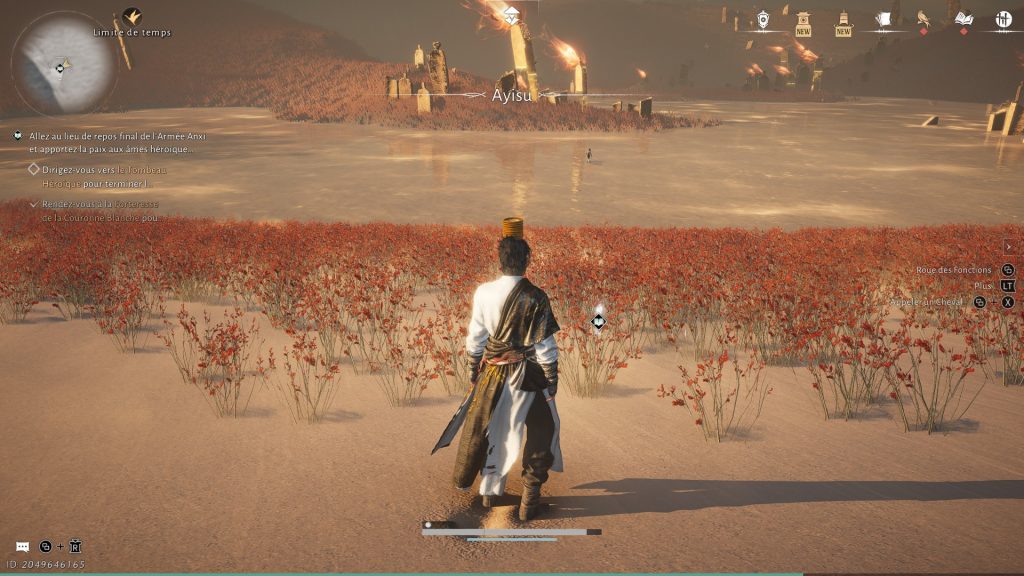1024x576 pixels.
Task: Open the open-book journal icon
Action: [963, 19]
